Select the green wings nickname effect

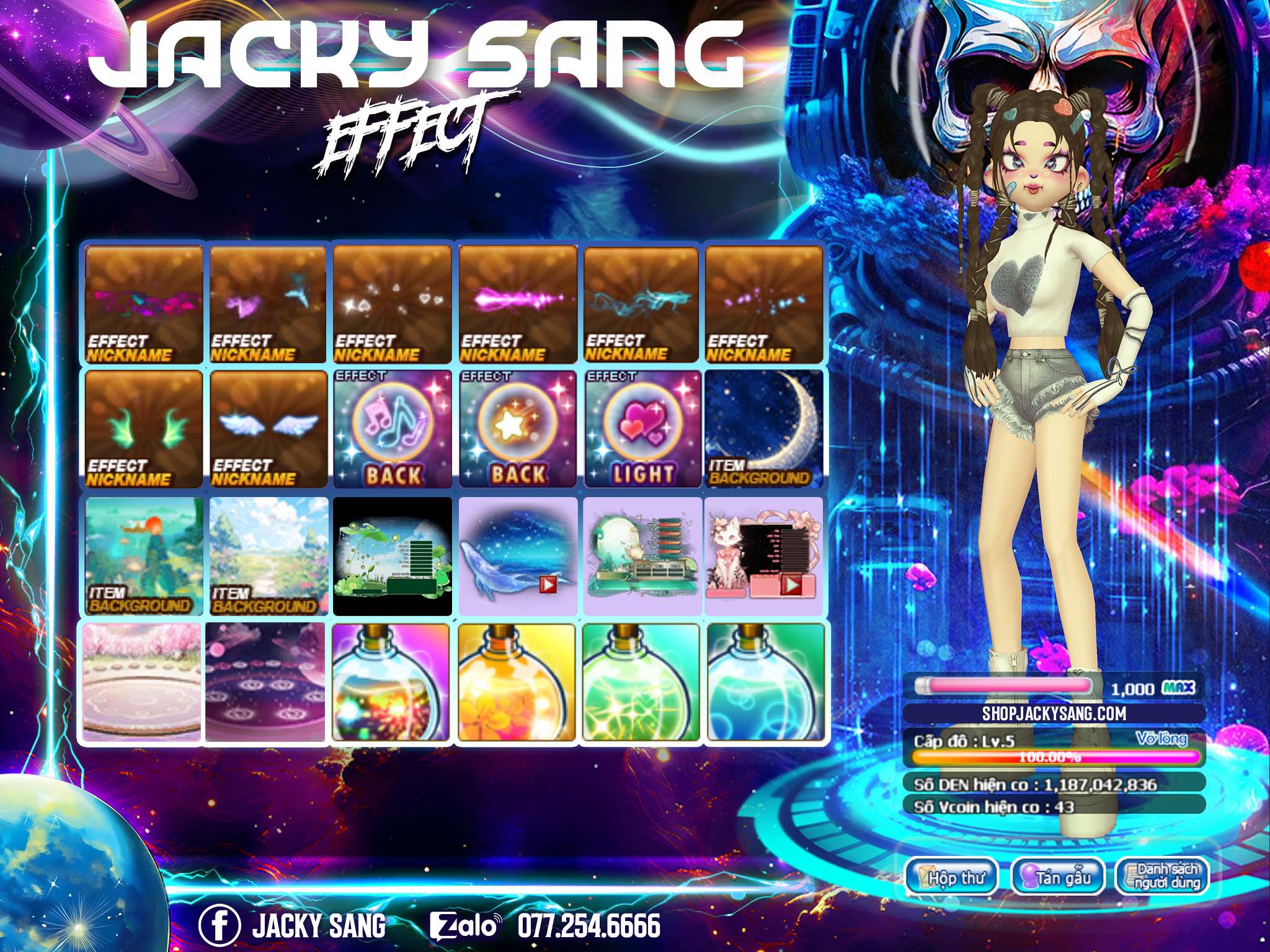pos(143,430)
